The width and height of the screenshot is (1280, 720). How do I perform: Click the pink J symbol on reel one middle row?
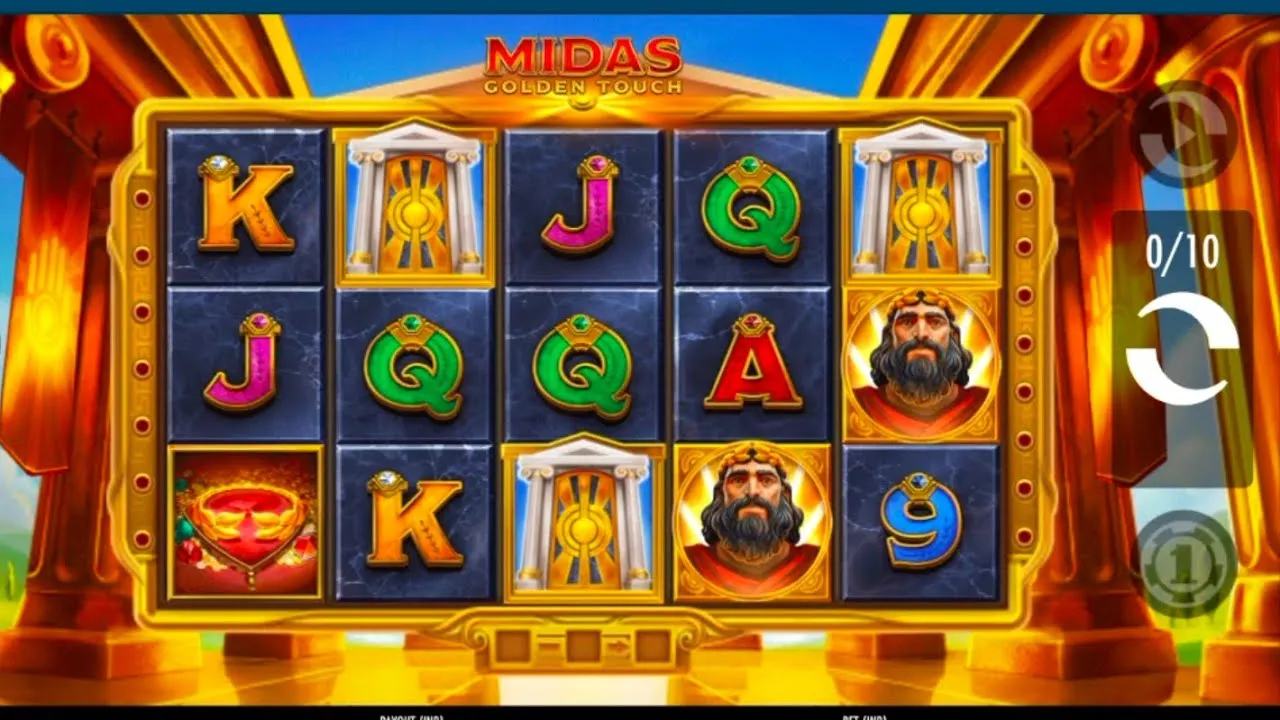(x=245, y=365)
